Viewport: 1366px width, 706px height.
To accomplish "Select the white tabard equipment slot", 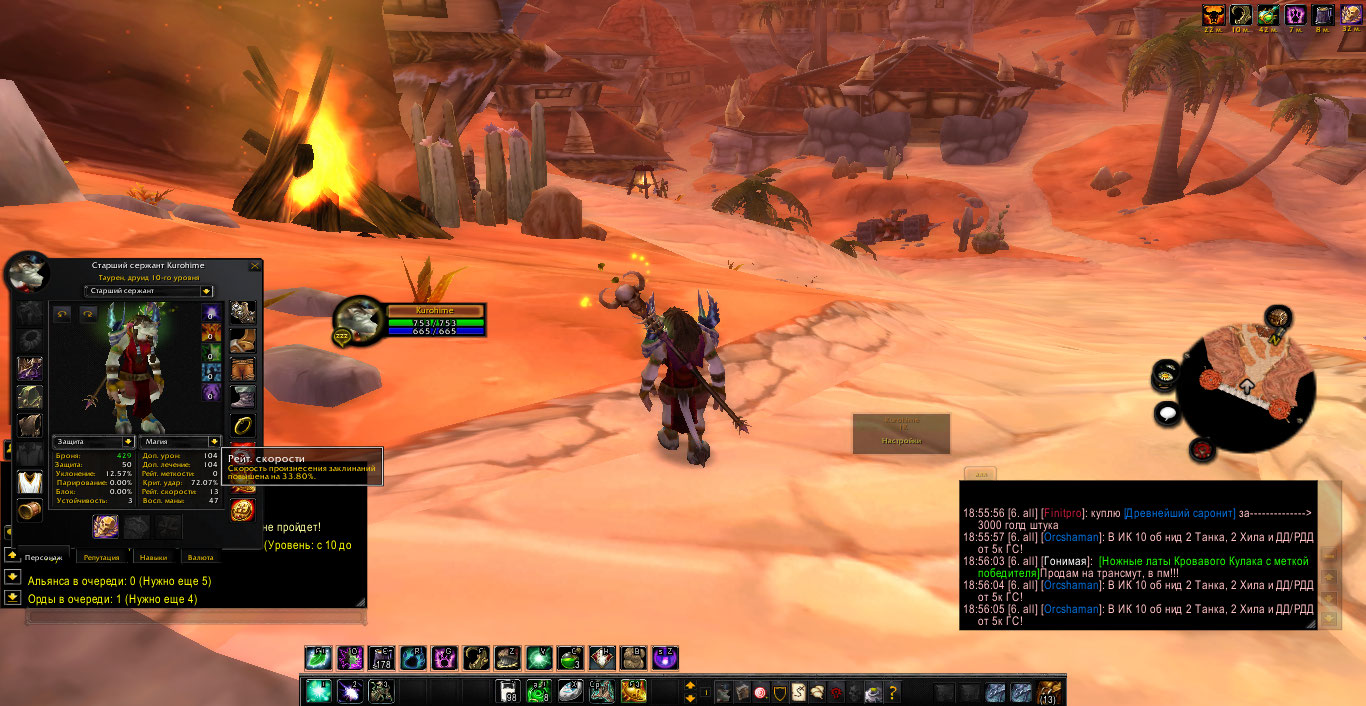I will (x=30, y=482).
